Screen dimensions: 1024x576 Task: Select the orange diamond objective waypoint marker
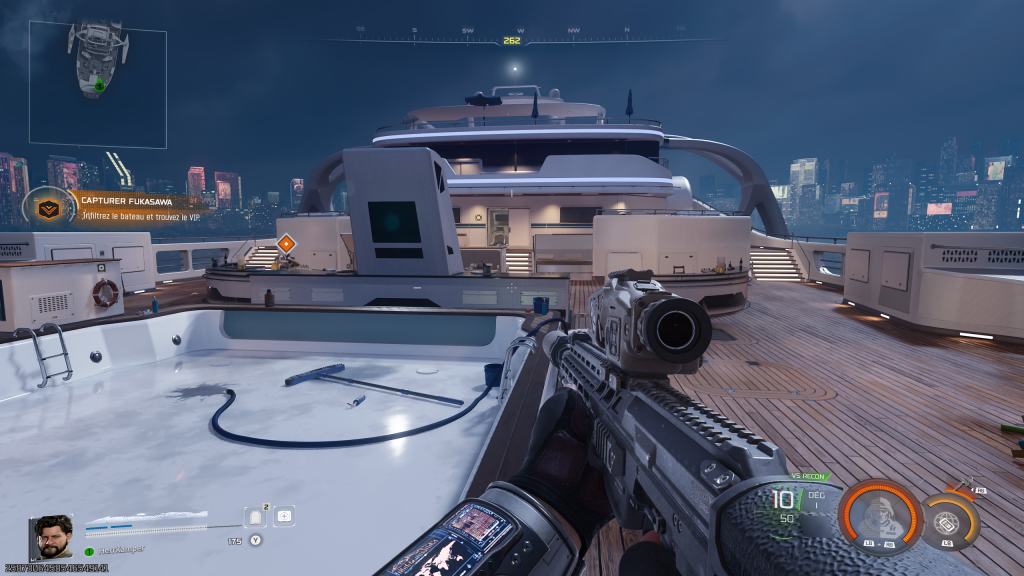(x=286, y=244)
